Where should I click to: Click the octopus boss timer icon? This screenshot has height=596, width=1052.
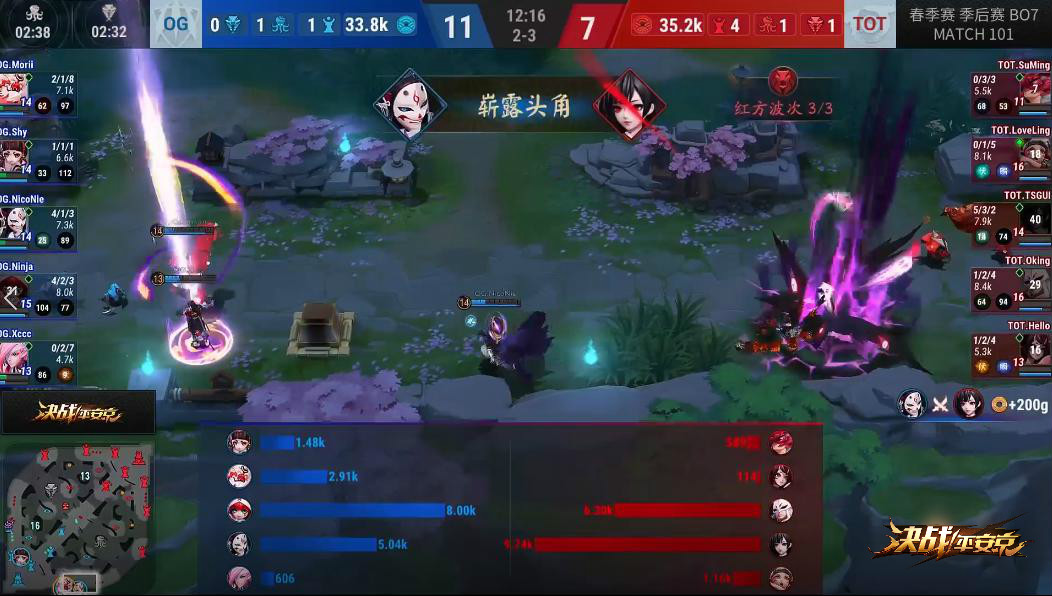click(x=33, y=12)
